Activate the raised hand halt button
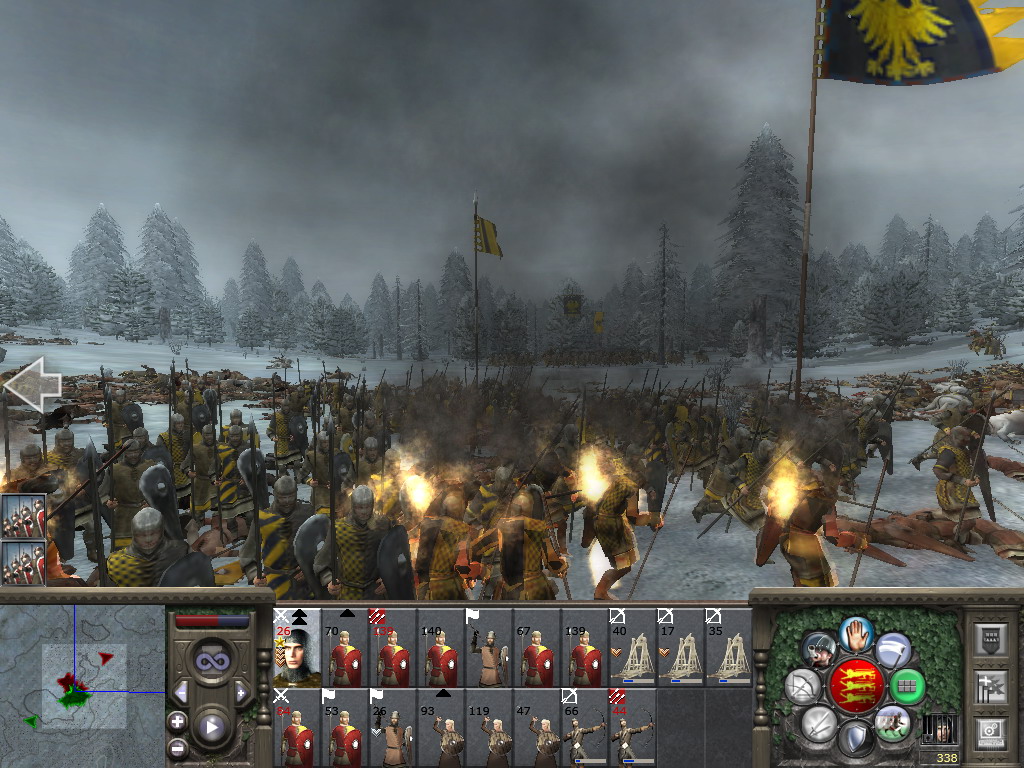The width and height of the screenshot is (1024, 768). click(855, 634)
